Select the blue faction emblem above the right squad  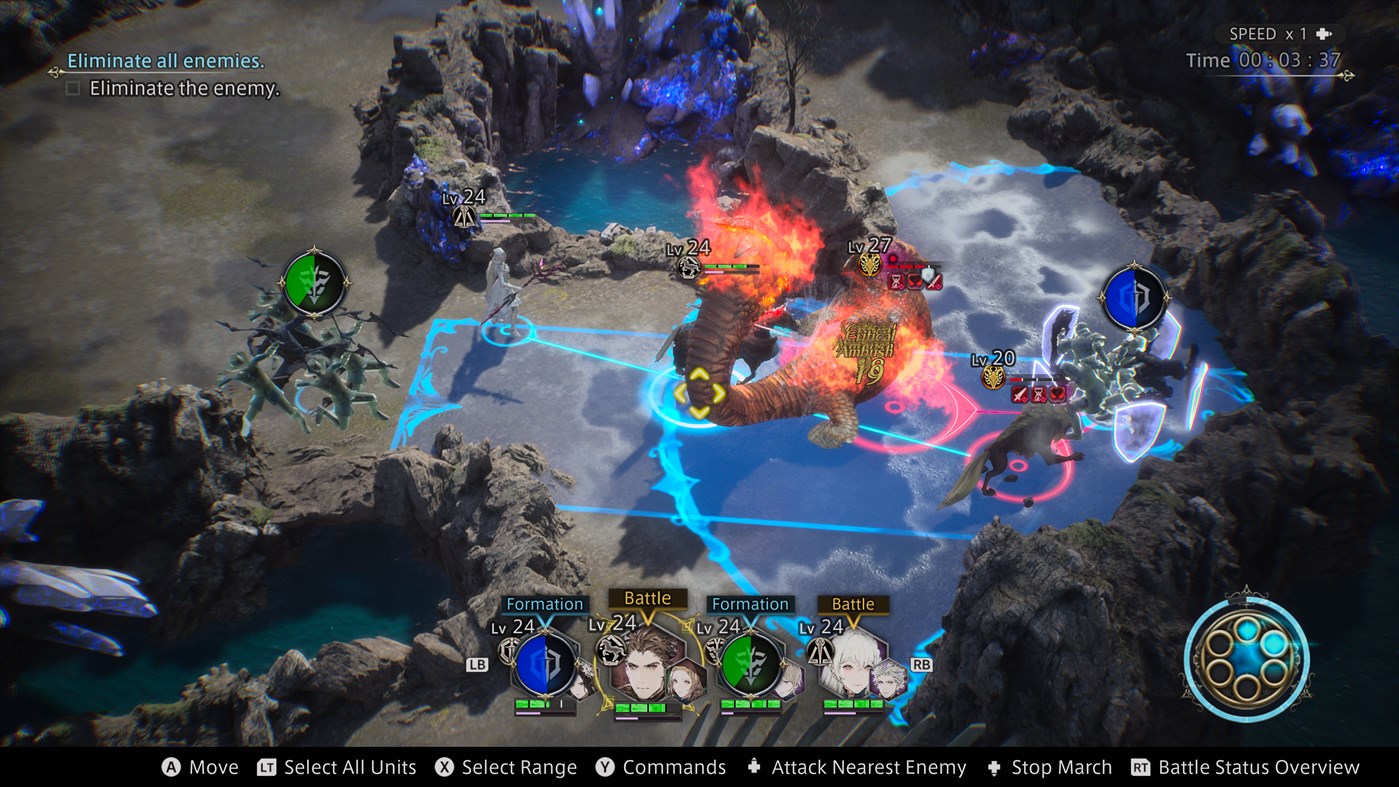point(1133,295)
